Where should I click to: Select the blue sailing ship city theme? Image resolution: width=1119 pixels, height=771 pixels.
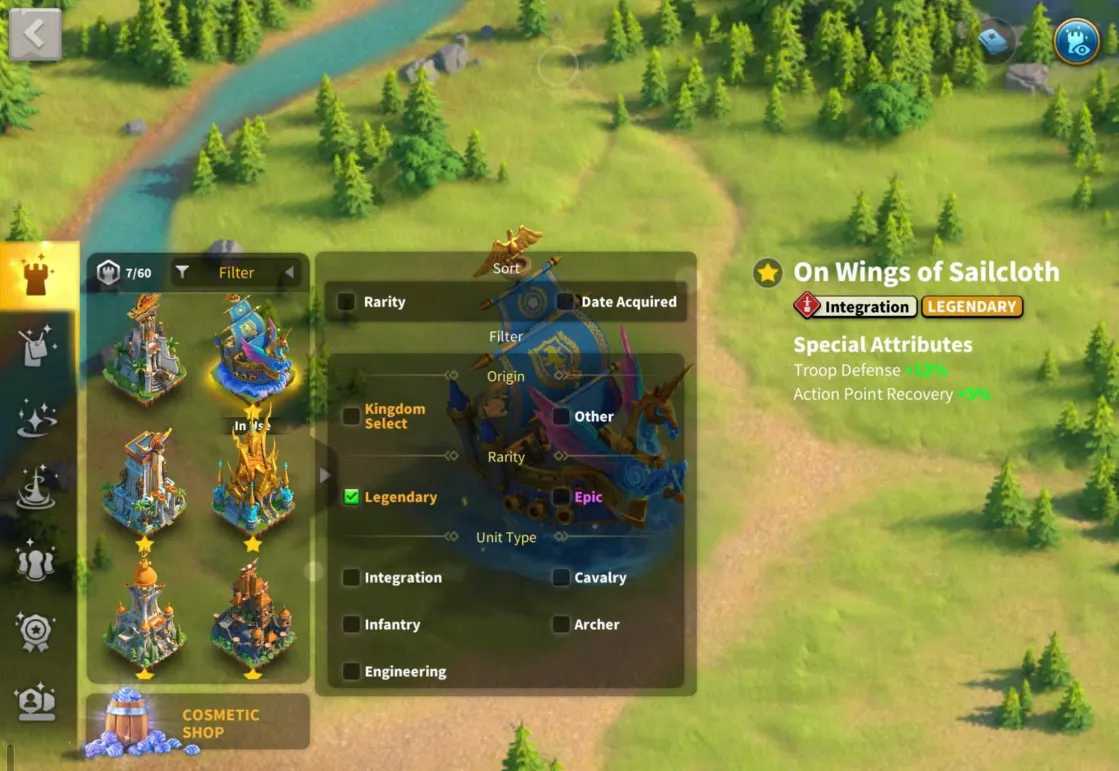click(252, 349)
